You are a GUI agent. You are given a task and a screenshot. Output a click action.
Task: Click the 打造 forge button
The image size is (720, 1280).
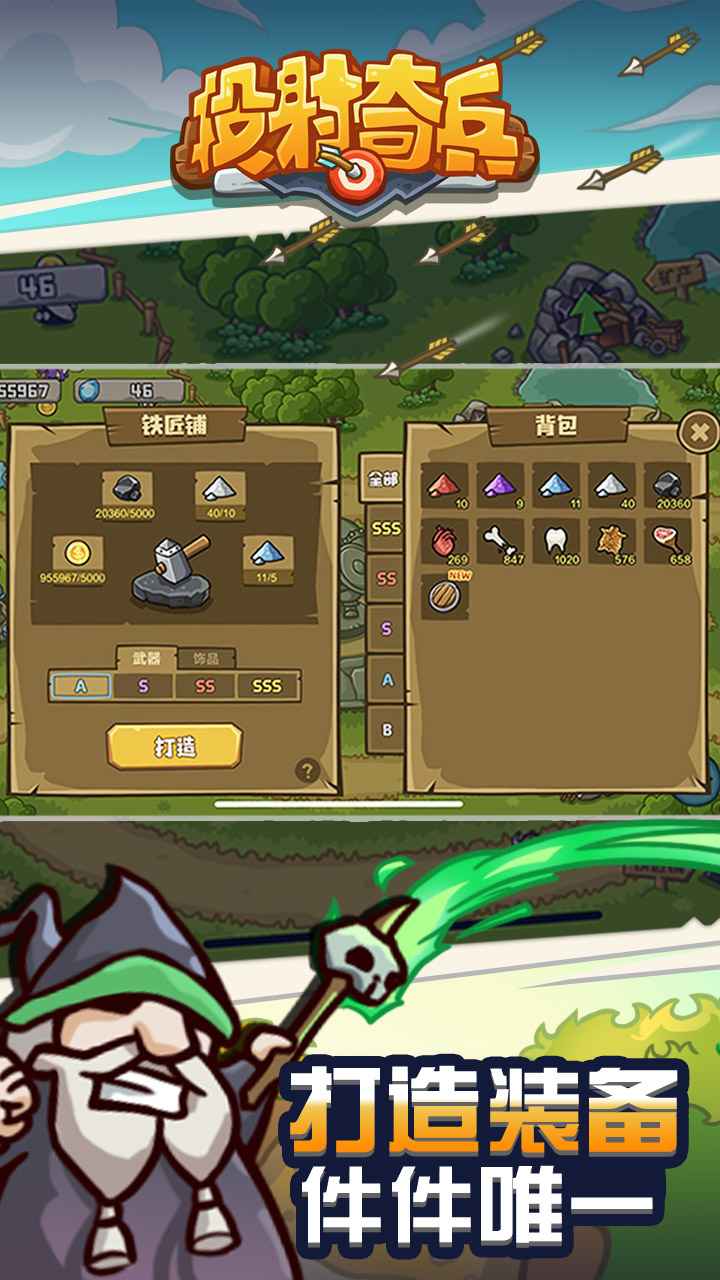click(x=175, y=746)
